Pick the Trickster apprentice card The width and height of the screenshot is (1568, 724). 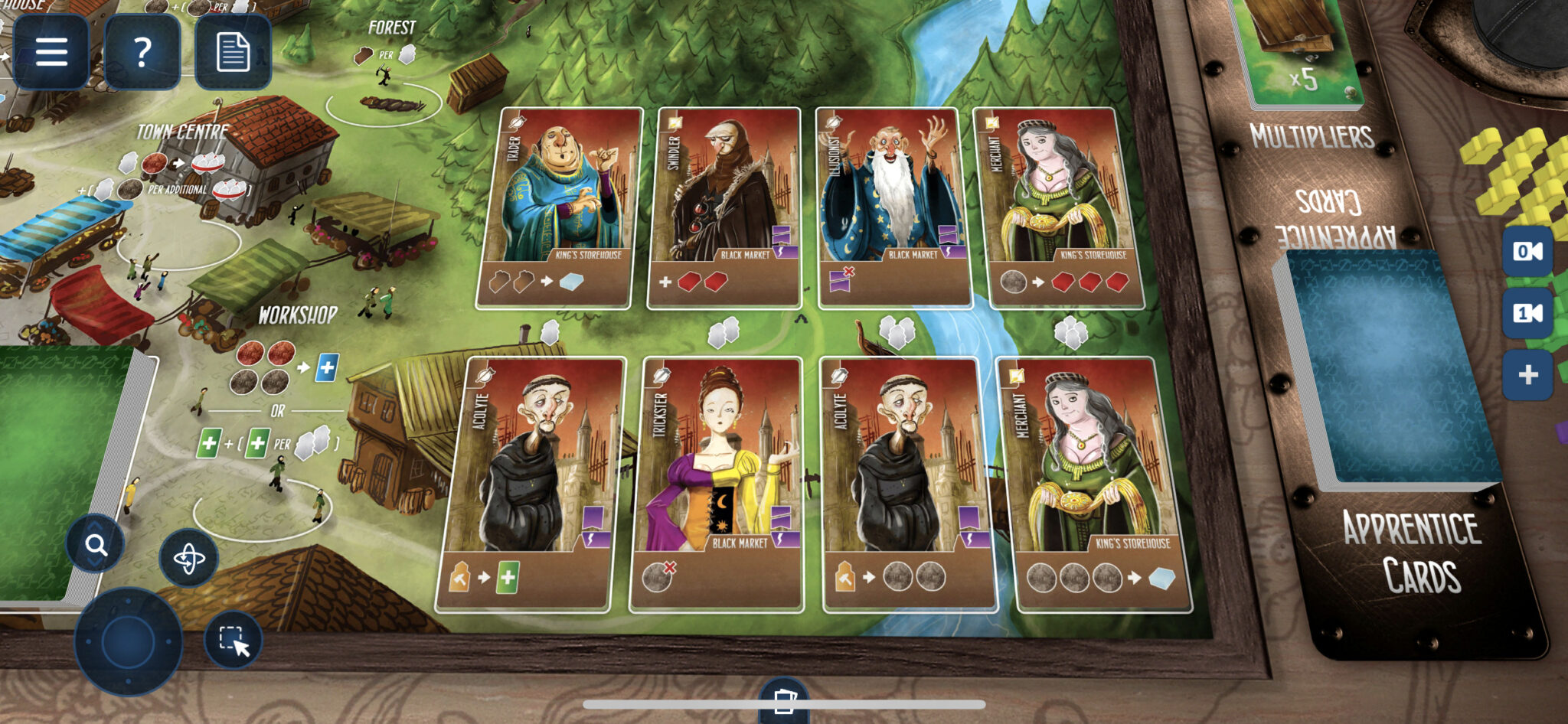pyautogui.click(x=717, y=484)
